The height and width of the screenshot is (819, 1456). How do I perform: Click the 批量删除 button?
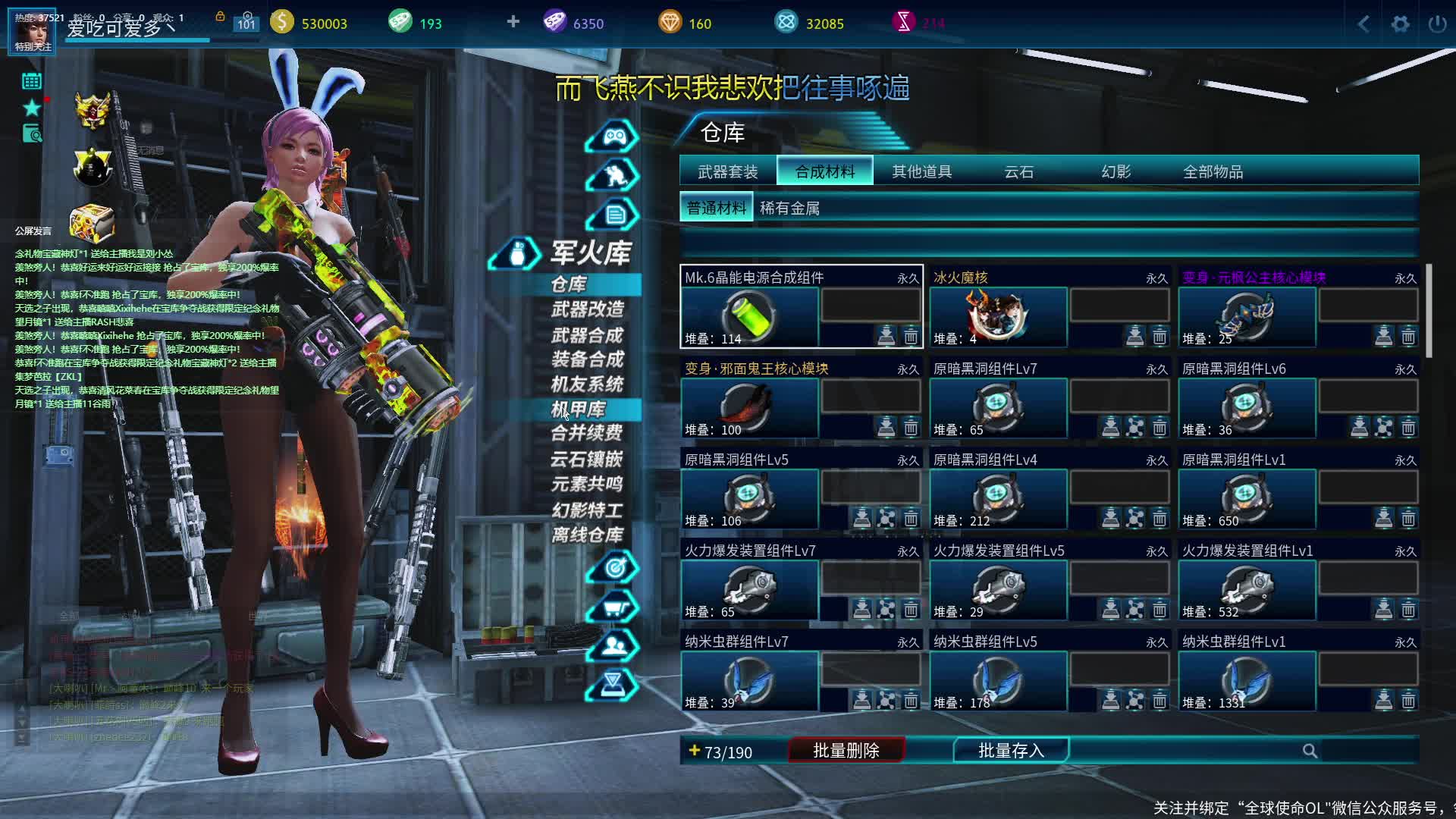pyautogui.click(x=846, y=751)
